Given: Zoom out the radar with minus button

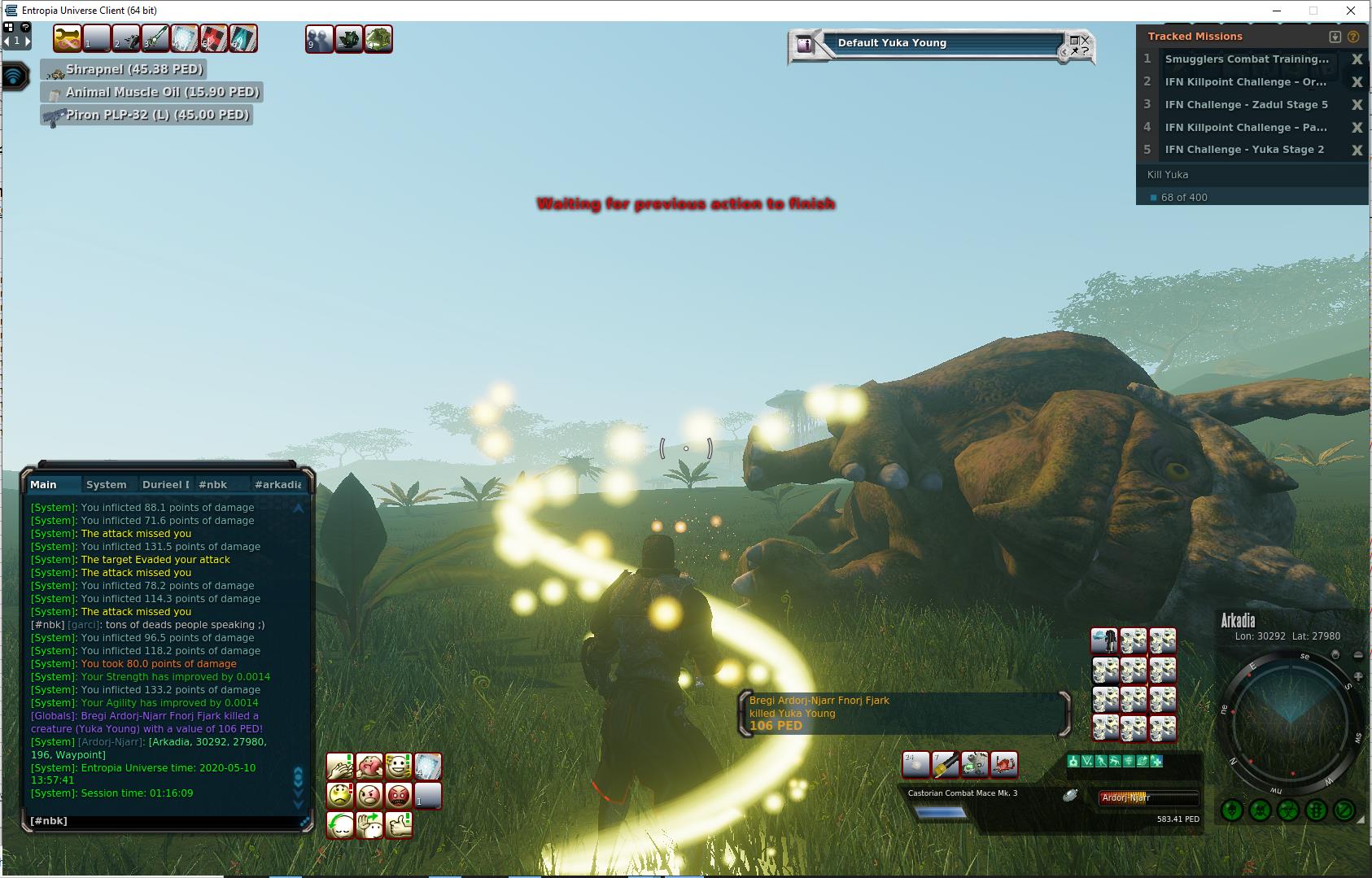Looking at the screenshot, I should point(1357,655).
